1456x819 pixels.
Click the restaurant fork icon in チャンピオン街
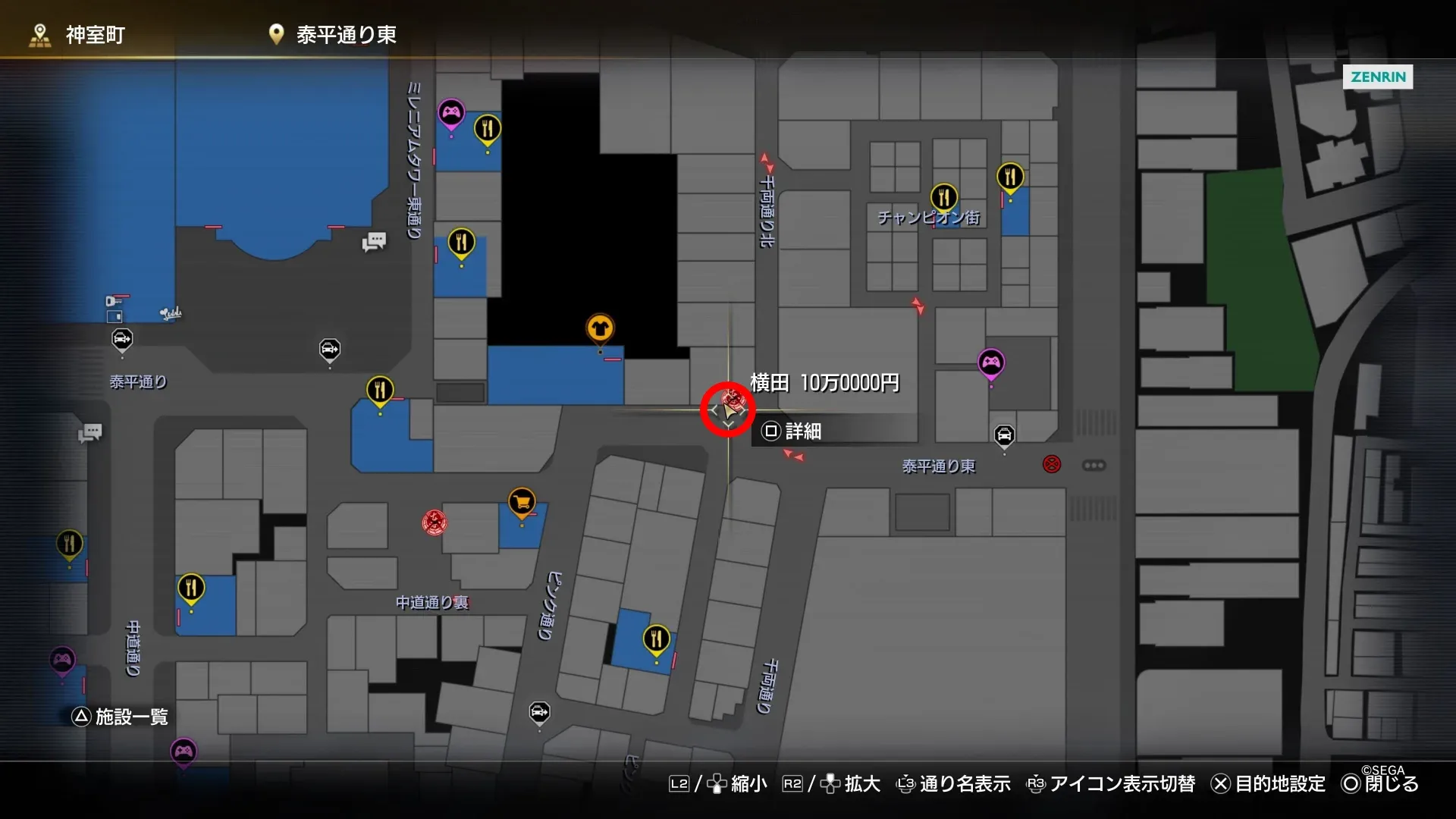(943, 196)
